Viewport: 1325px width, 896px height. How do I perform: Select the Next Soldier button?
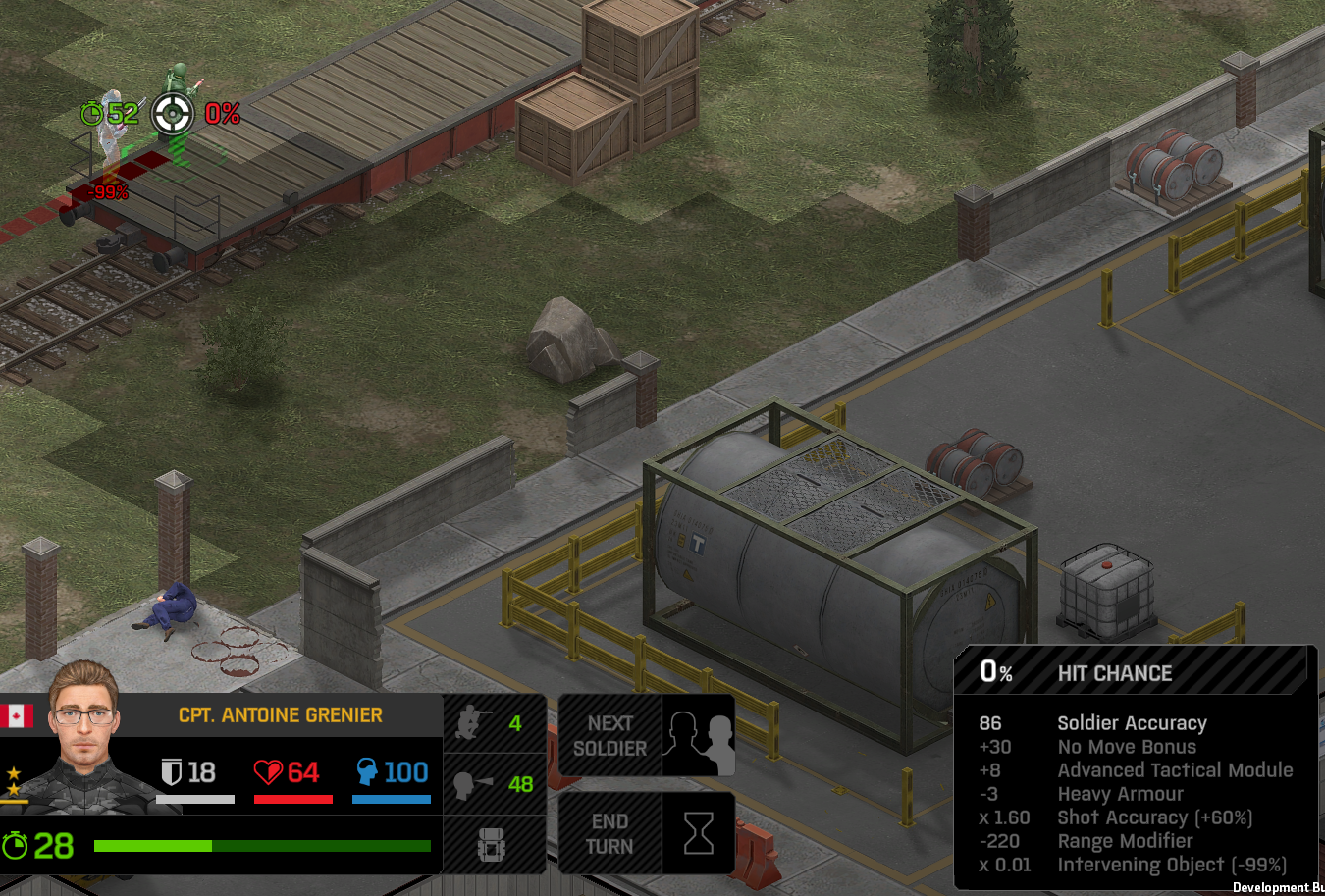point(646,735)
